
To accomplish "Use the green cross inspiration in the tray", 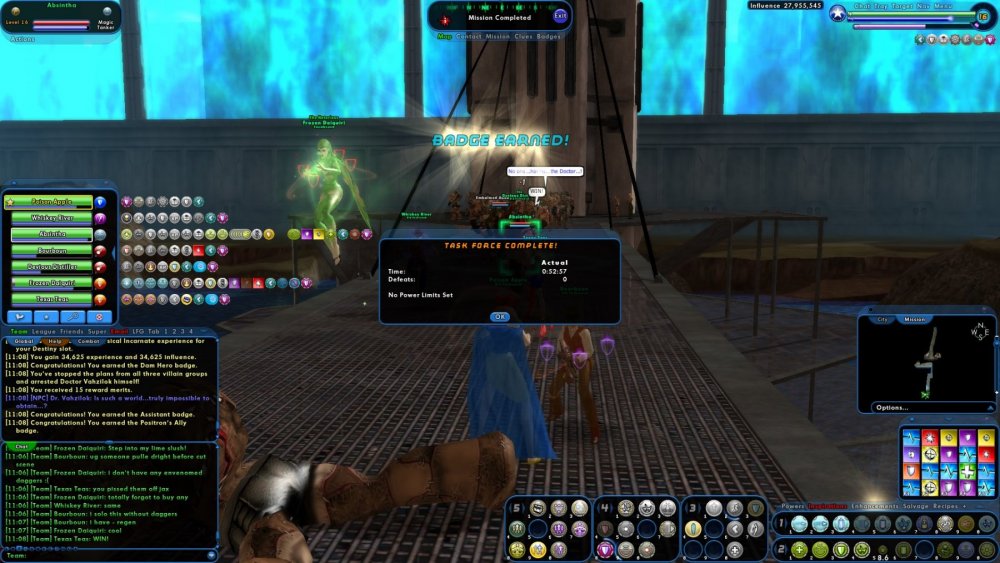I will [966, 471].
